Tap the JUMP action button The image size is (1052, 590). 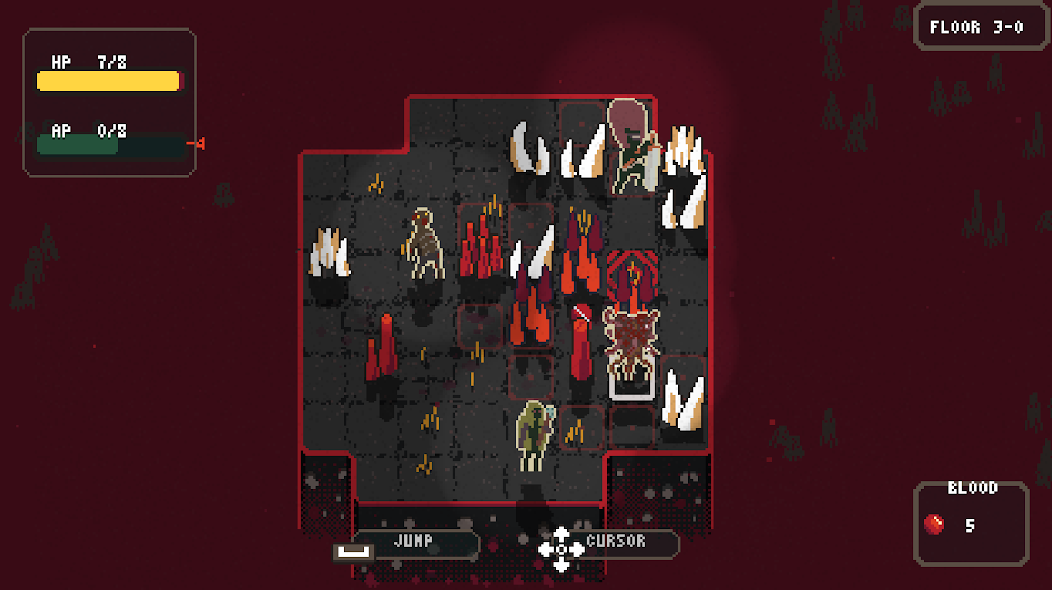point(412,542)
